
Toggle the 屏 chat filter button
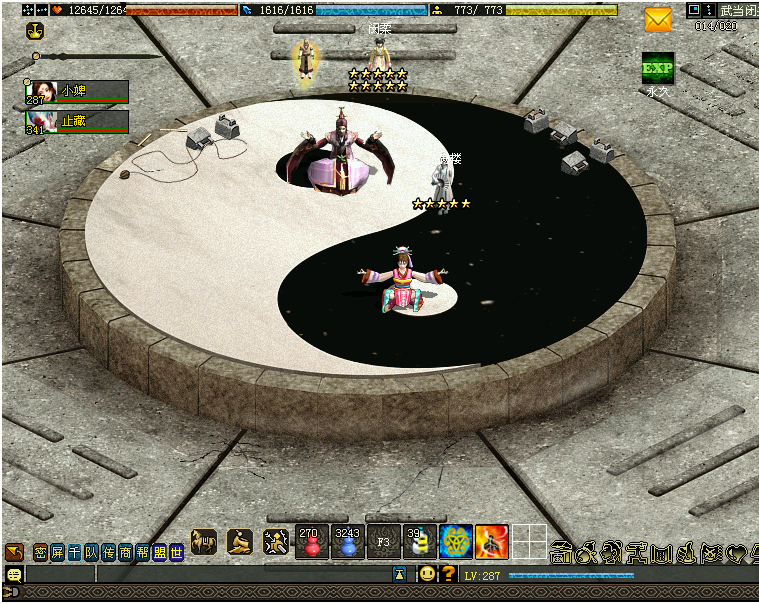coord(57,552)
